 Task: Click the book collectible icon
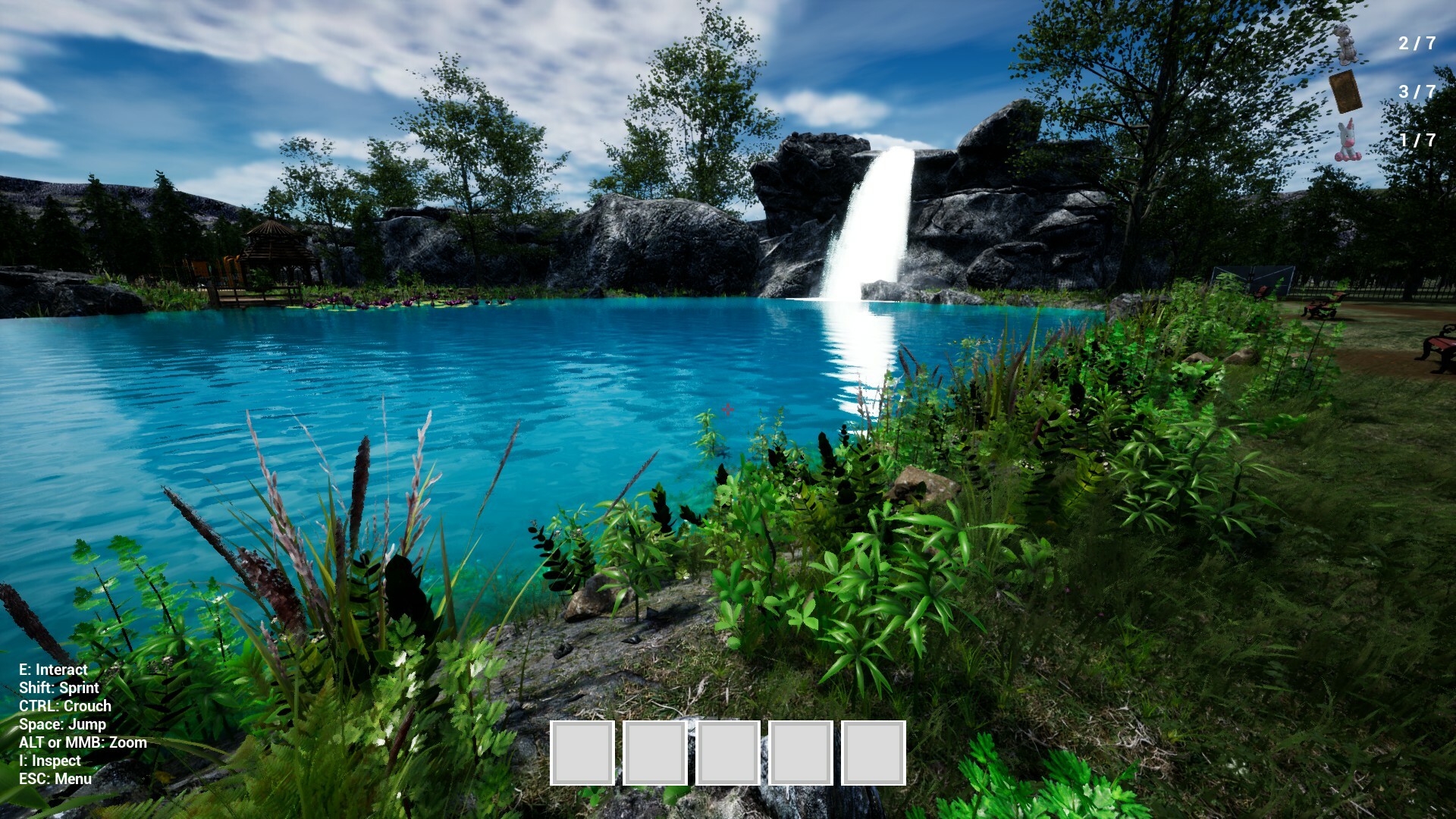(1346, 91)
